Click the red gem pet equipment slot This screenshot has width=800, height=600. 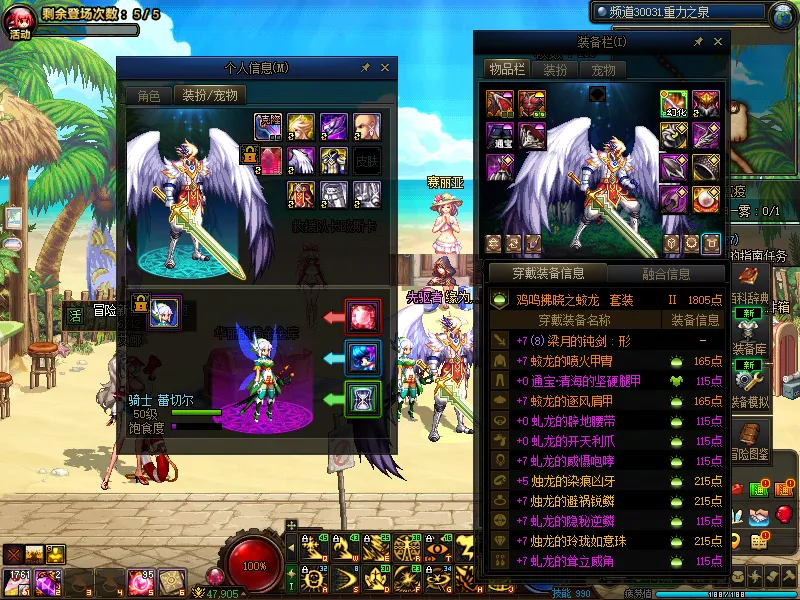pyautogui.click(x=362, y=317)
